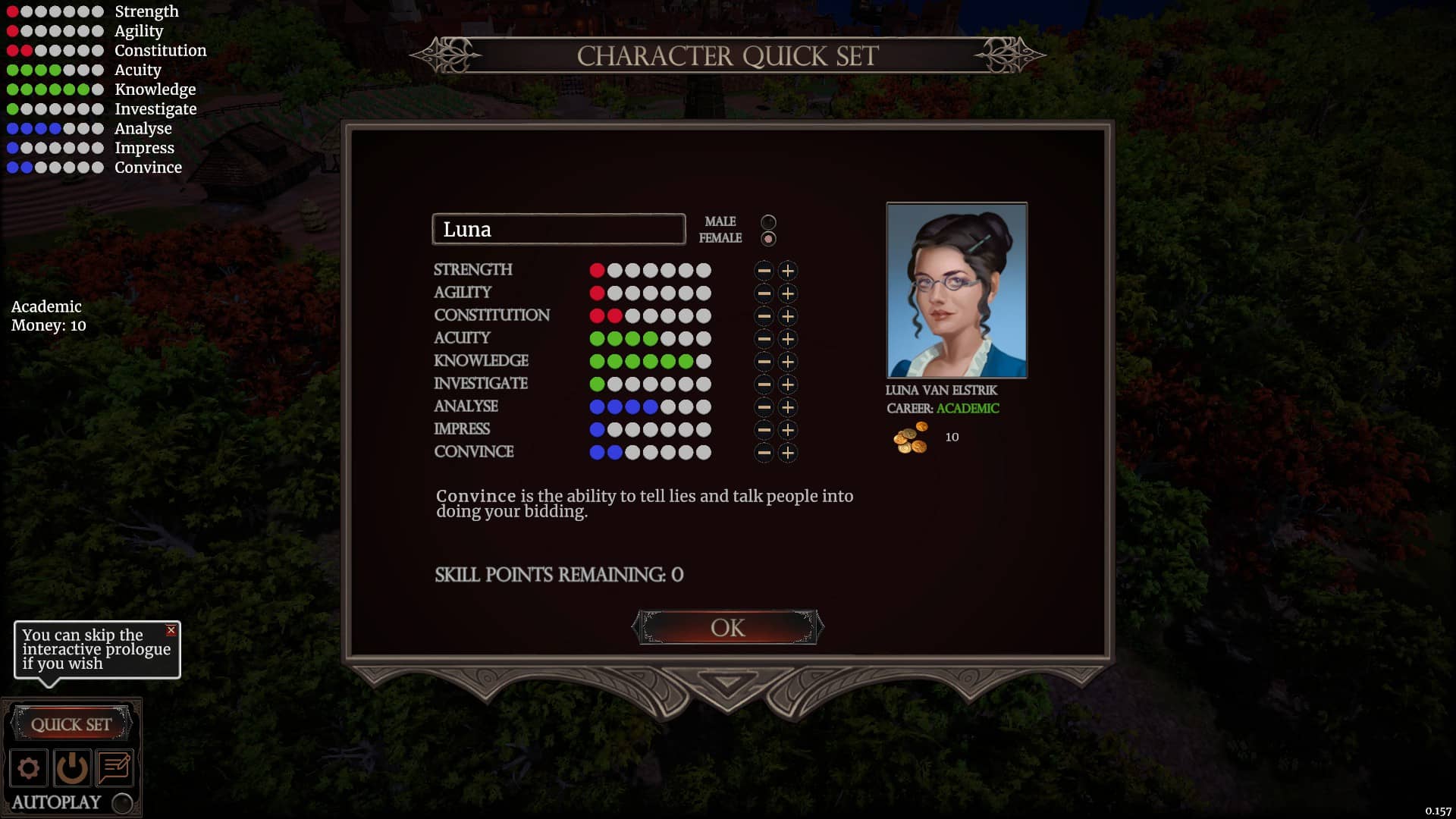Open the notes journal icon
1456x819 pixels.
[x=115, y=768]
